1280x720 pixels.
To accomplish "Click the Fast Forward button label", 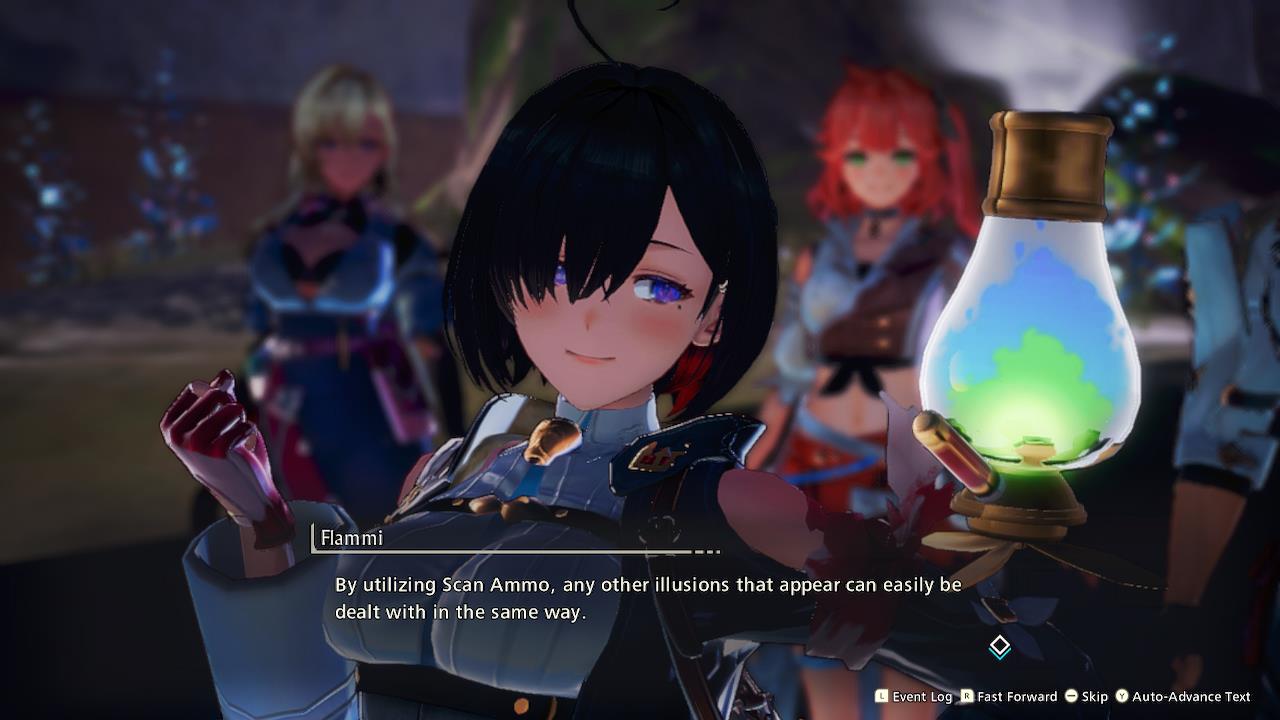I will pos(1016,697).
